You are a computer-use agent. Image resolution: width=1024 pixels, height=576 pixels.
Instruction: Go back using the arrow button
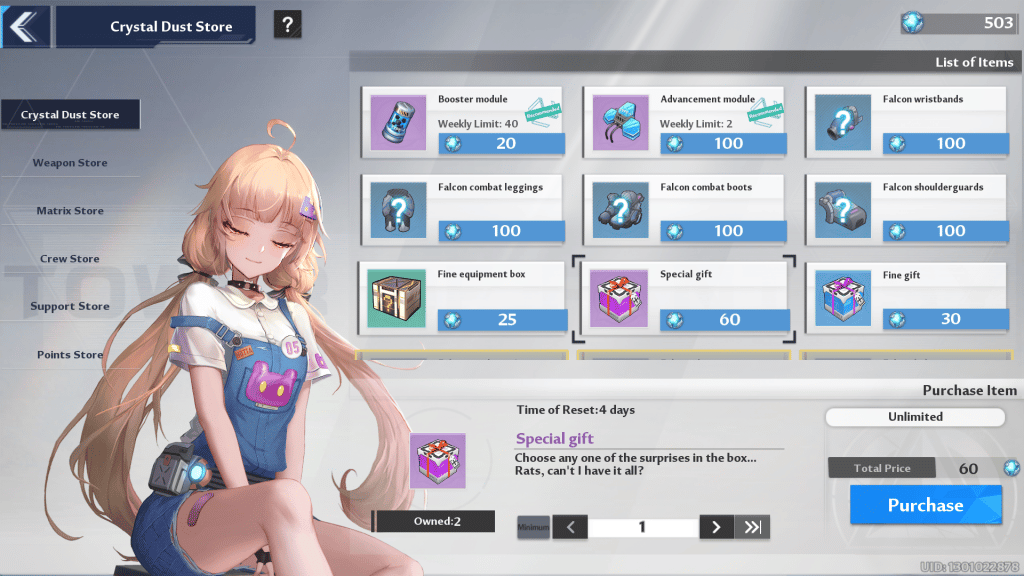coord(25,27)
